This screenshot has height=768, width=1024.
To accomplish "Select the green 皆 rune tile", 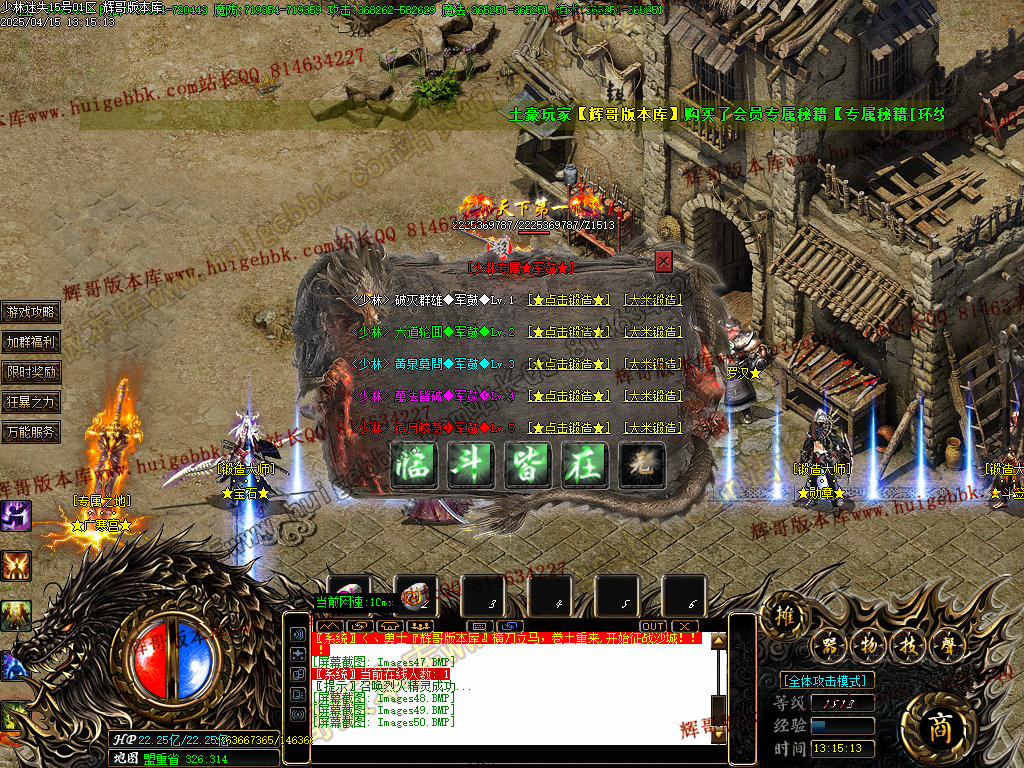I will pyautogui.click(x=527, y=465).
